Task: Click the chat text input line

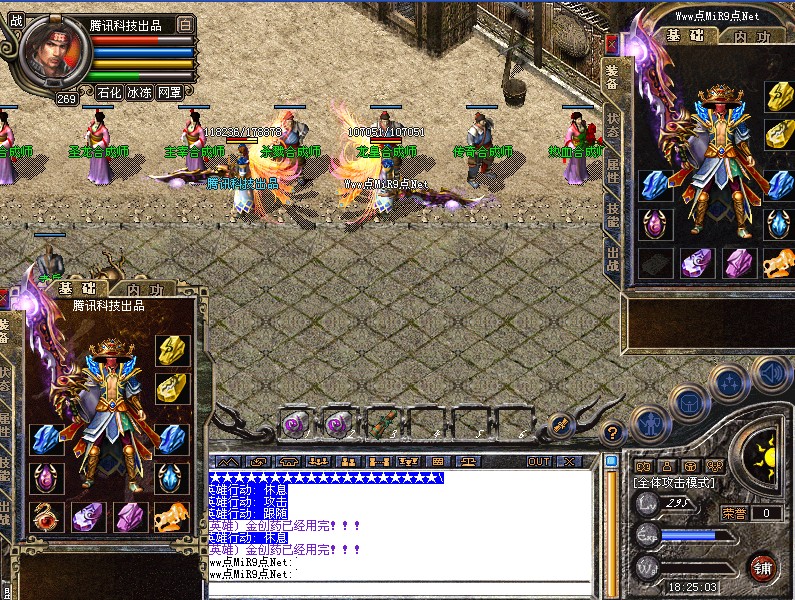Action: 400,587
